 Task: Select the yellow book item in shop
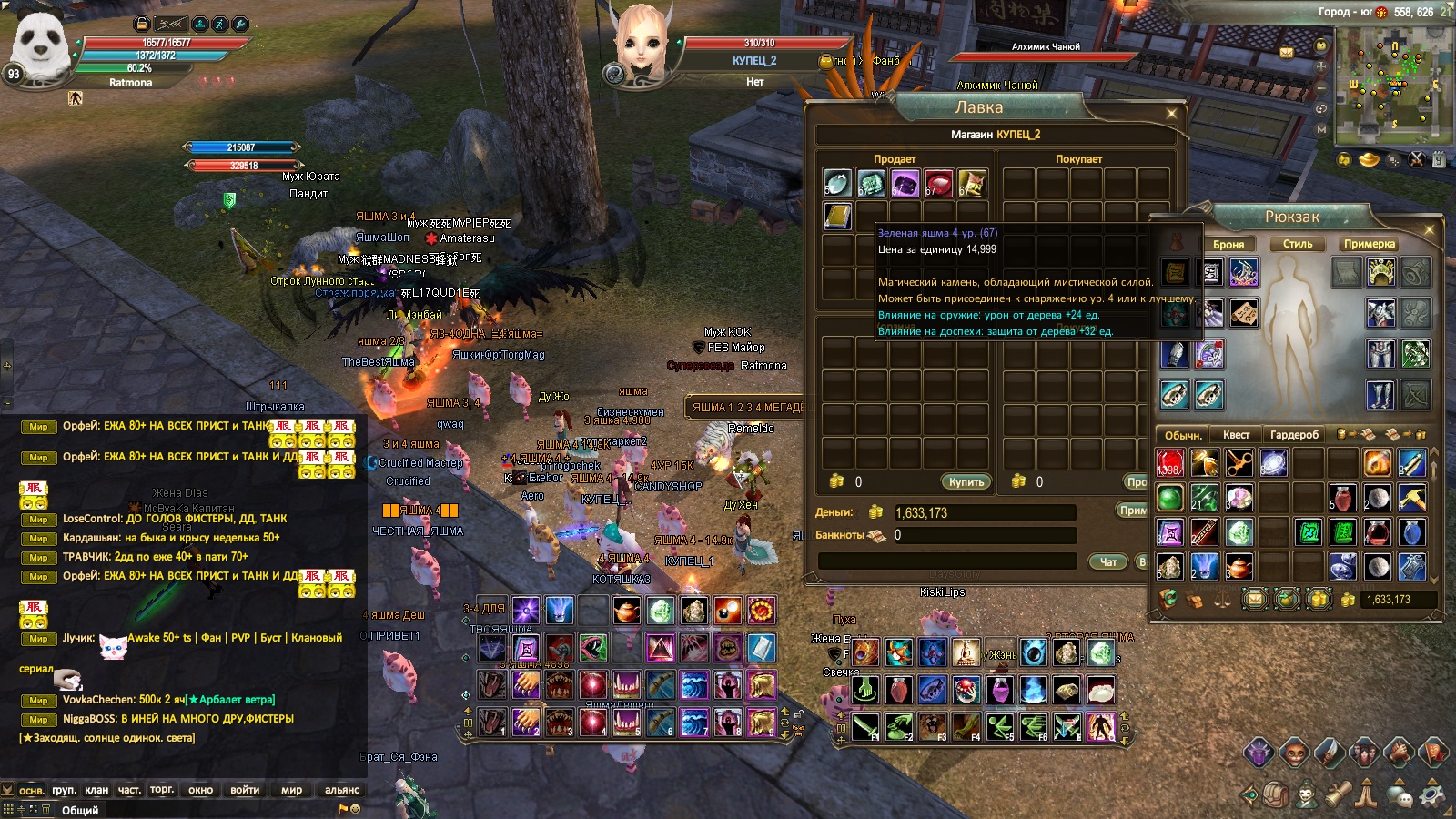pyautogui.click(x=837, y=216)
